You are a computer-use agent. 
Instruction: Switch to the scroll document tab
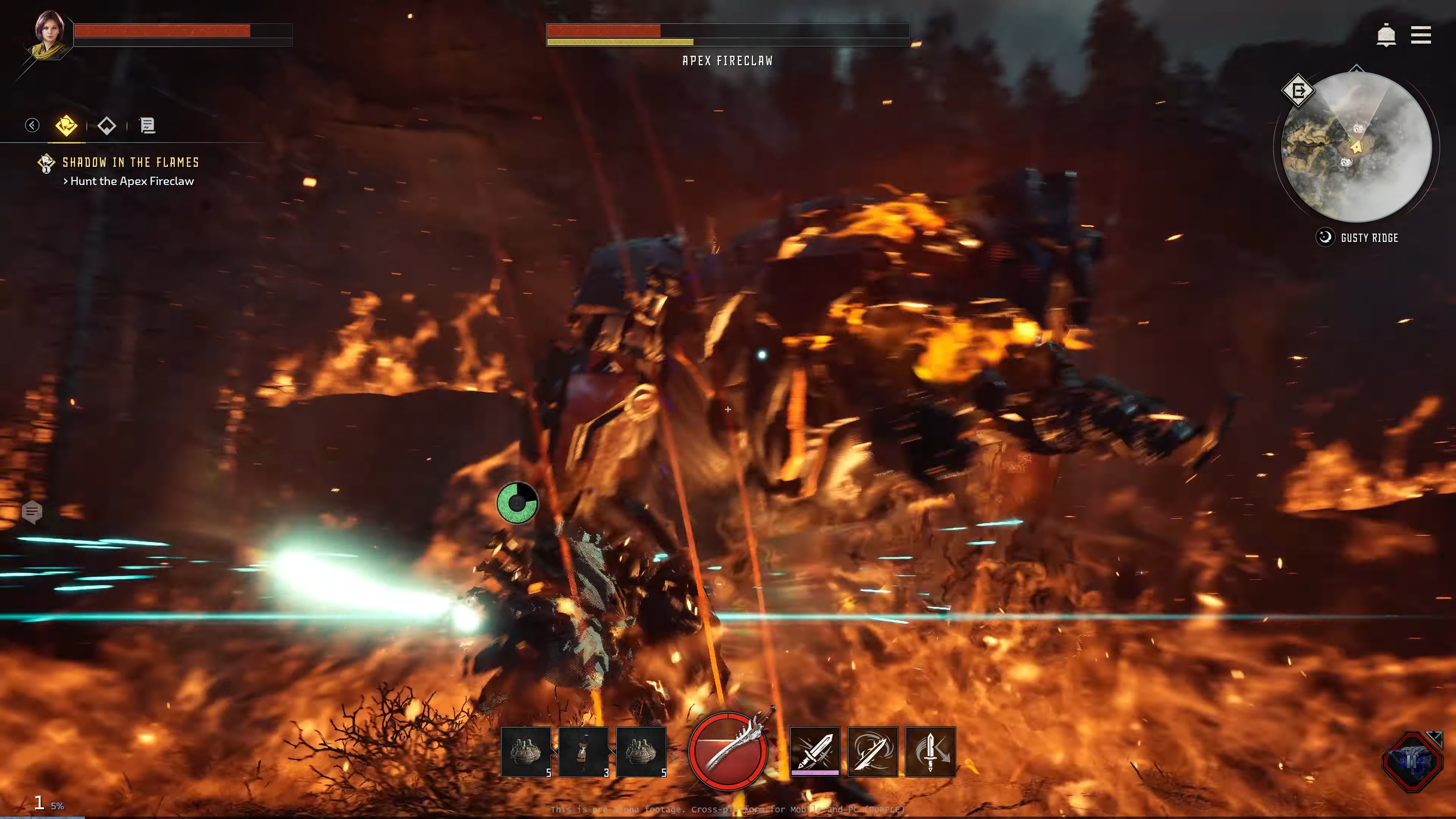147,125
